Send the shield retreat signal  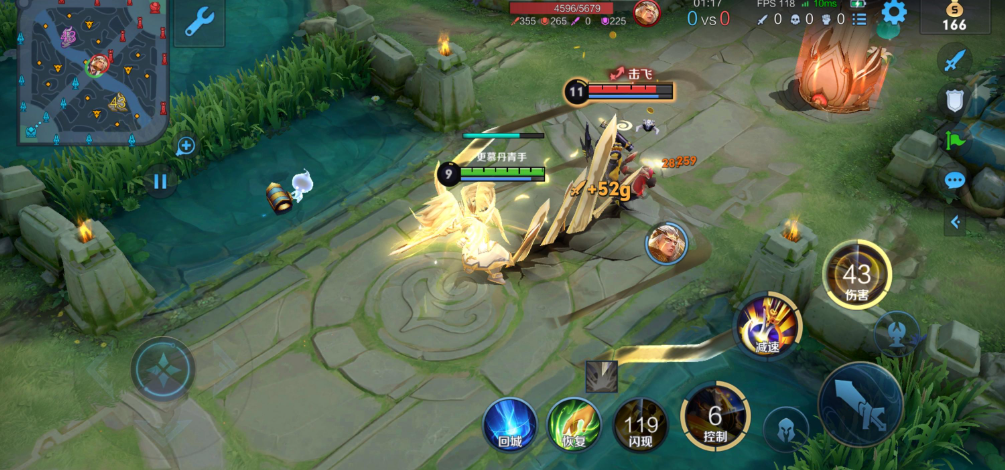pyautogui.click(x=954, y=100)
